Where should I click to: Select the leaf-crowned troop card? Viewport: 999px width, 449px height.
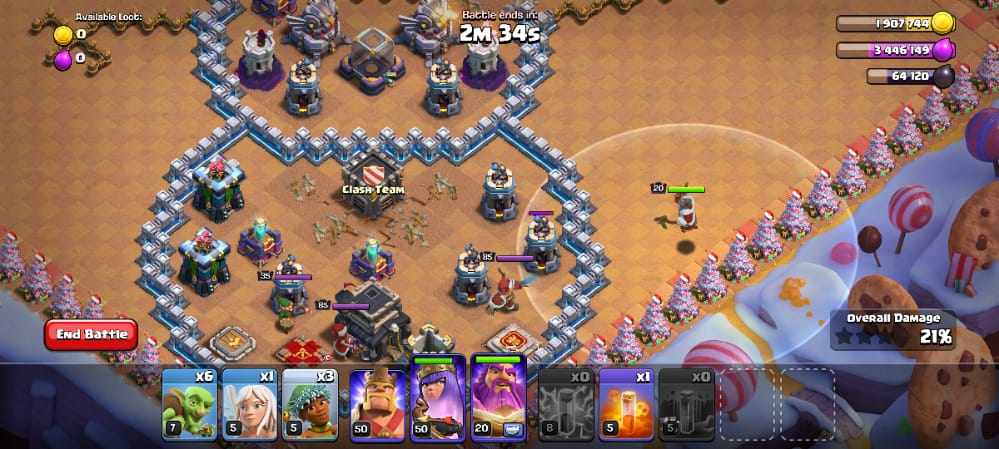click(x=309, y=403)
